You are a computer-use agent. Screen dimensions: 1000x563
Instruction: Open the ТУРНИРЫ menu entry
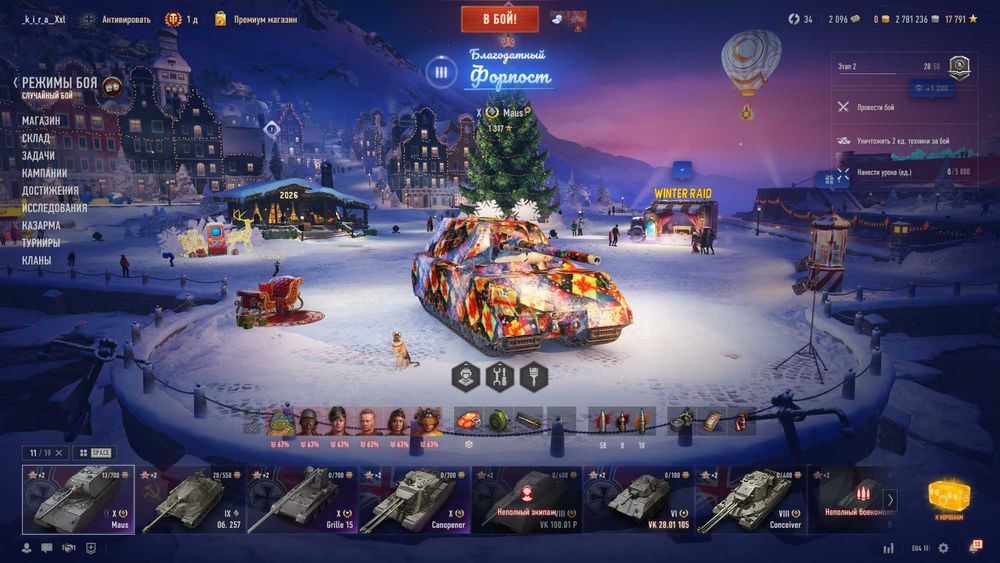[41, 242]
